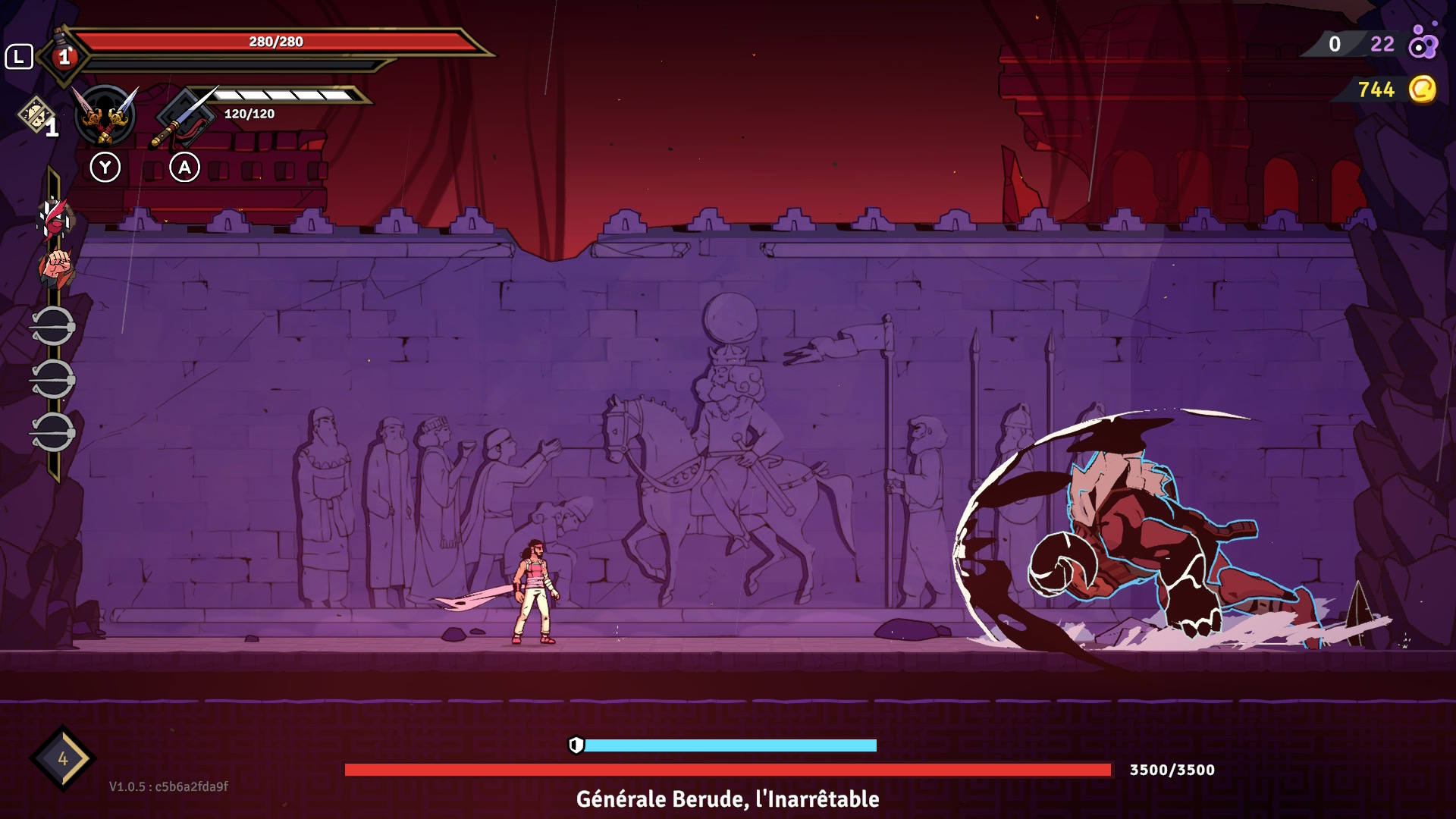Image resolution: width=1456 pixels, height=819 pixels.
Task: Click the shield marker on the blue stagger bar
Action: coord(578,747)
